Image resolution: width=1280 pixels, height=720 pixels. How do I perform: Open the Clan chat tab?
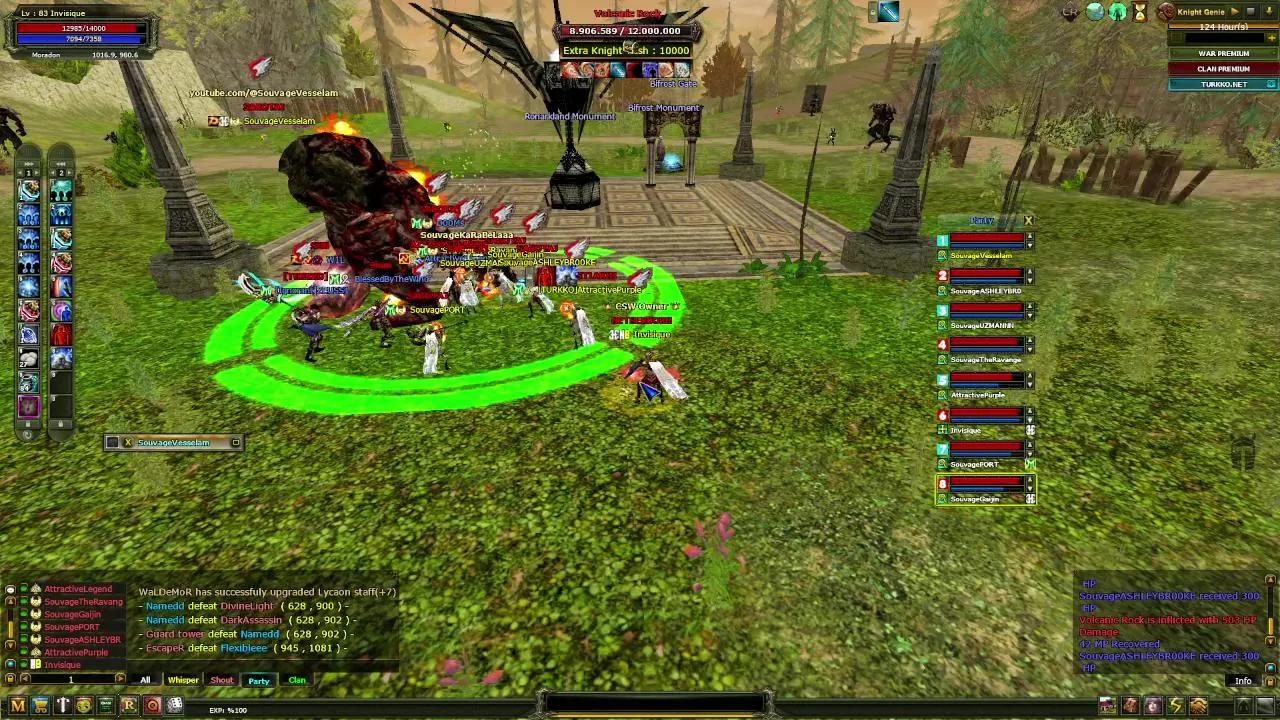point(297,680)
